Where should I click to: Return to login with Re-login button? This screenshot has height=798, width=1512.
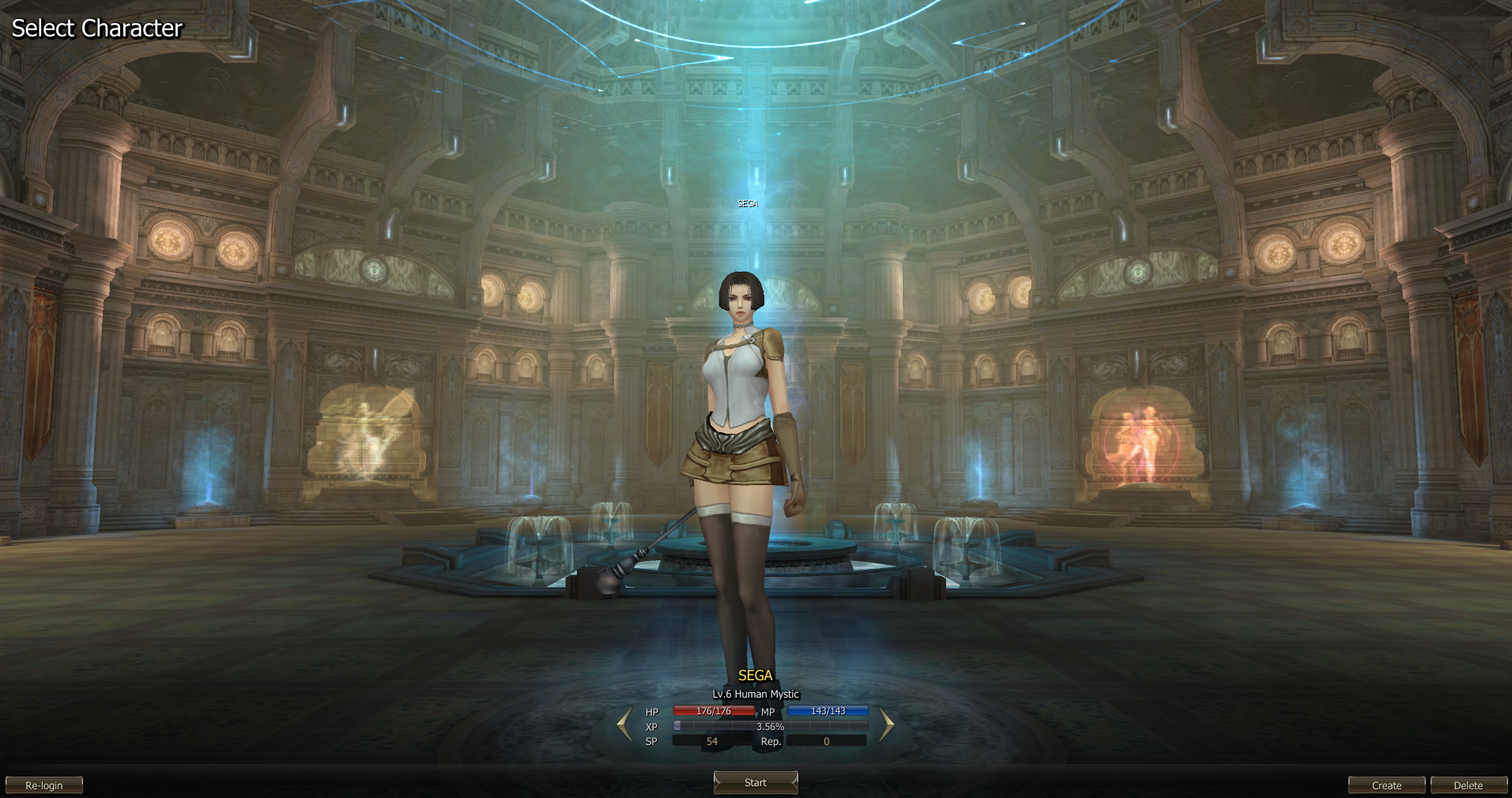click(44, 785)
